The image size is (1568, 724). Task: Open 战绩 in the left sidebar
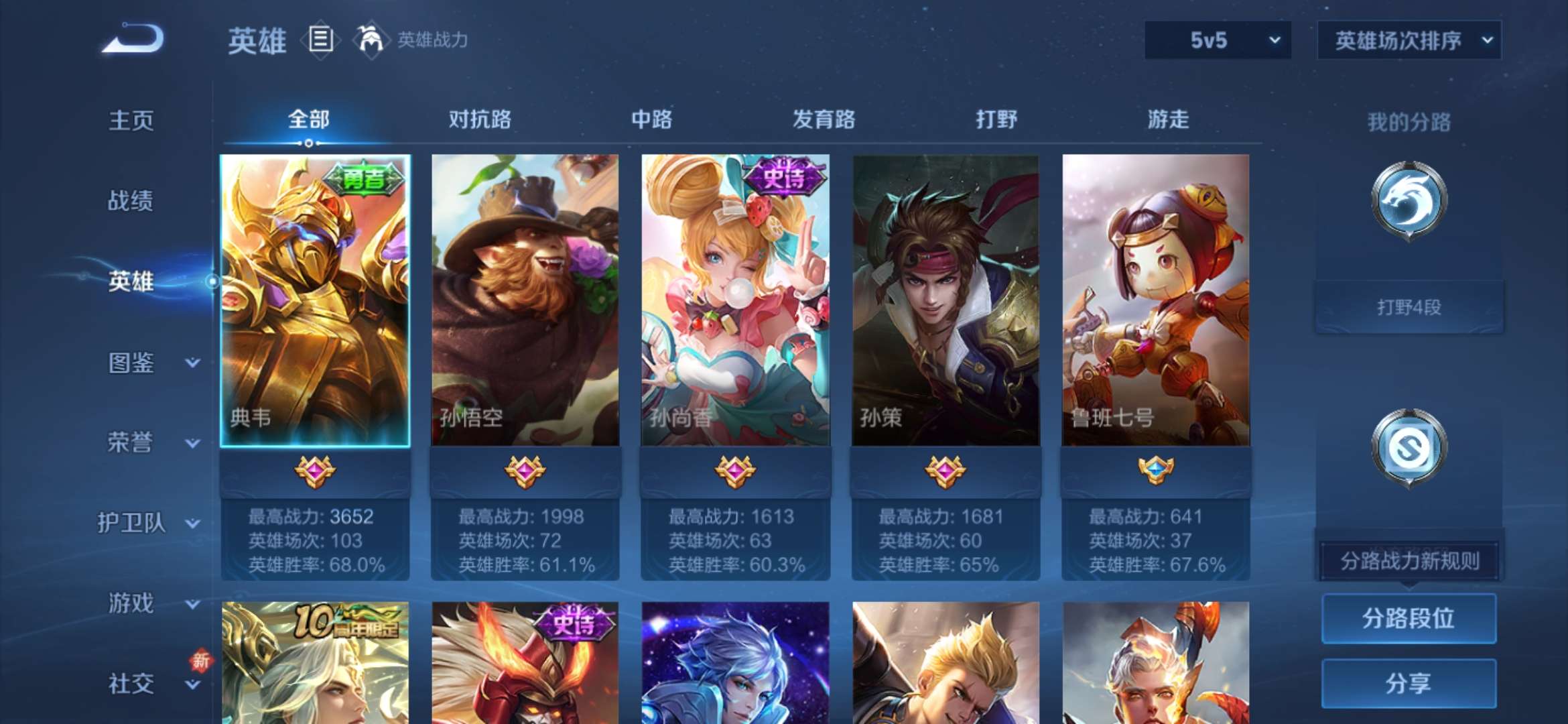coord(131,201)
